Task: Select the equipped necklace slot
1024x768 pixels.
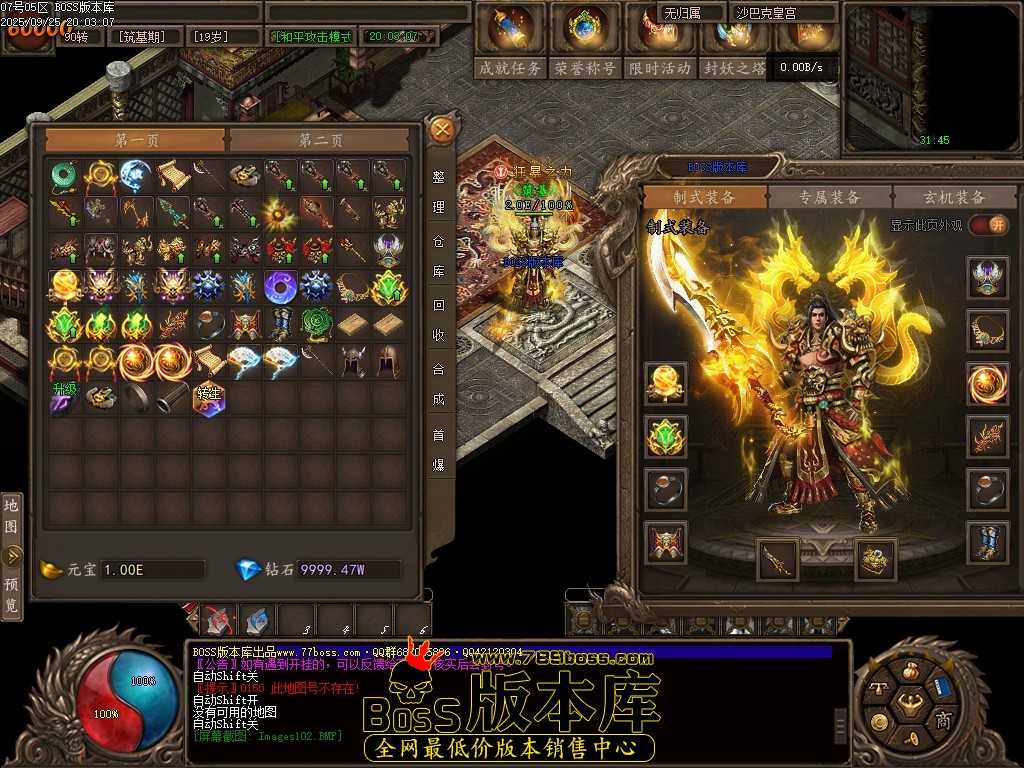Action: [x=986, y=330]
